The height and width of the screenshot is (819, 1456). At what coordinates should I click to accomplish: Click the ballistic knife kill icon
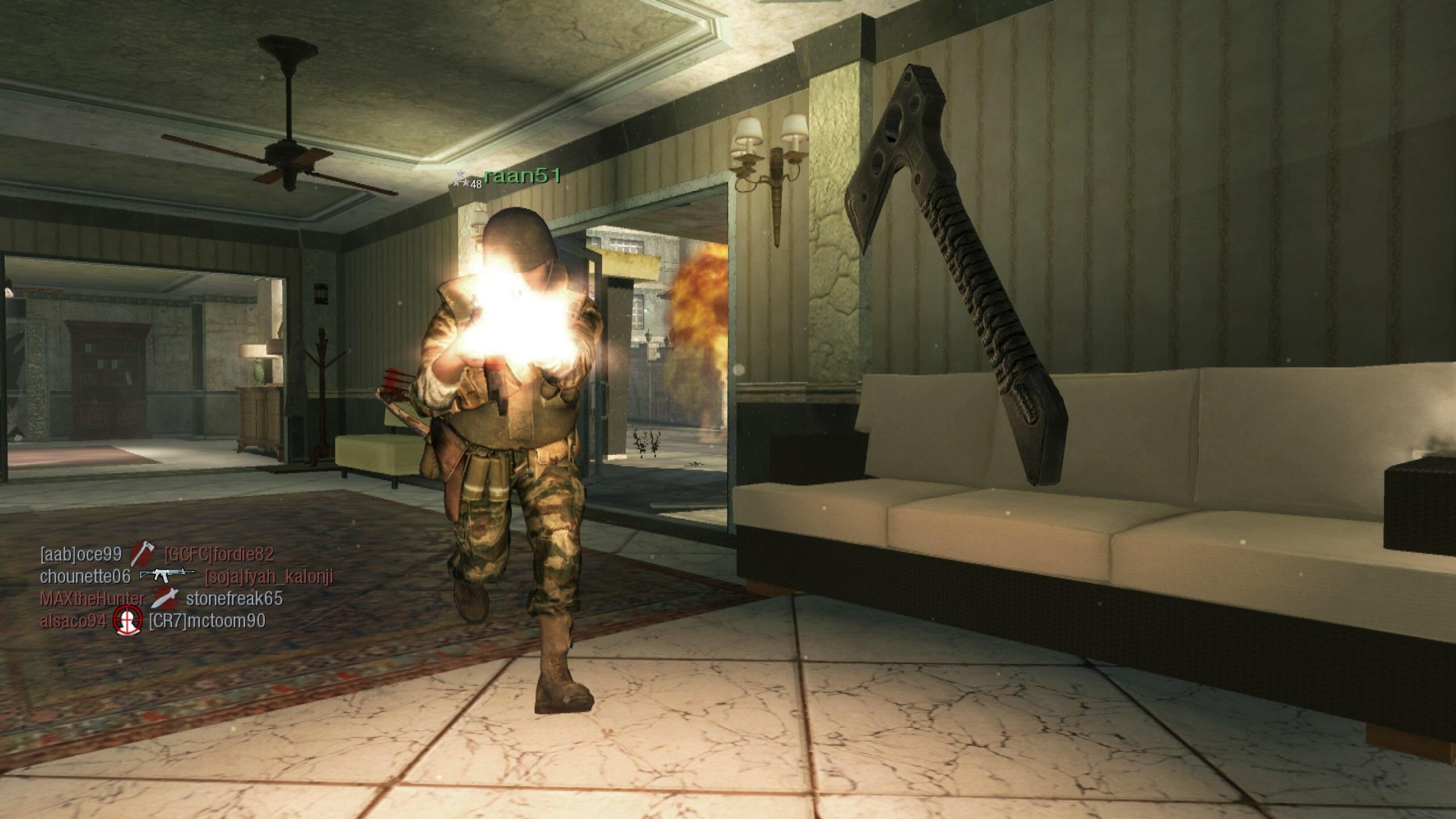(x=165, y=598)
